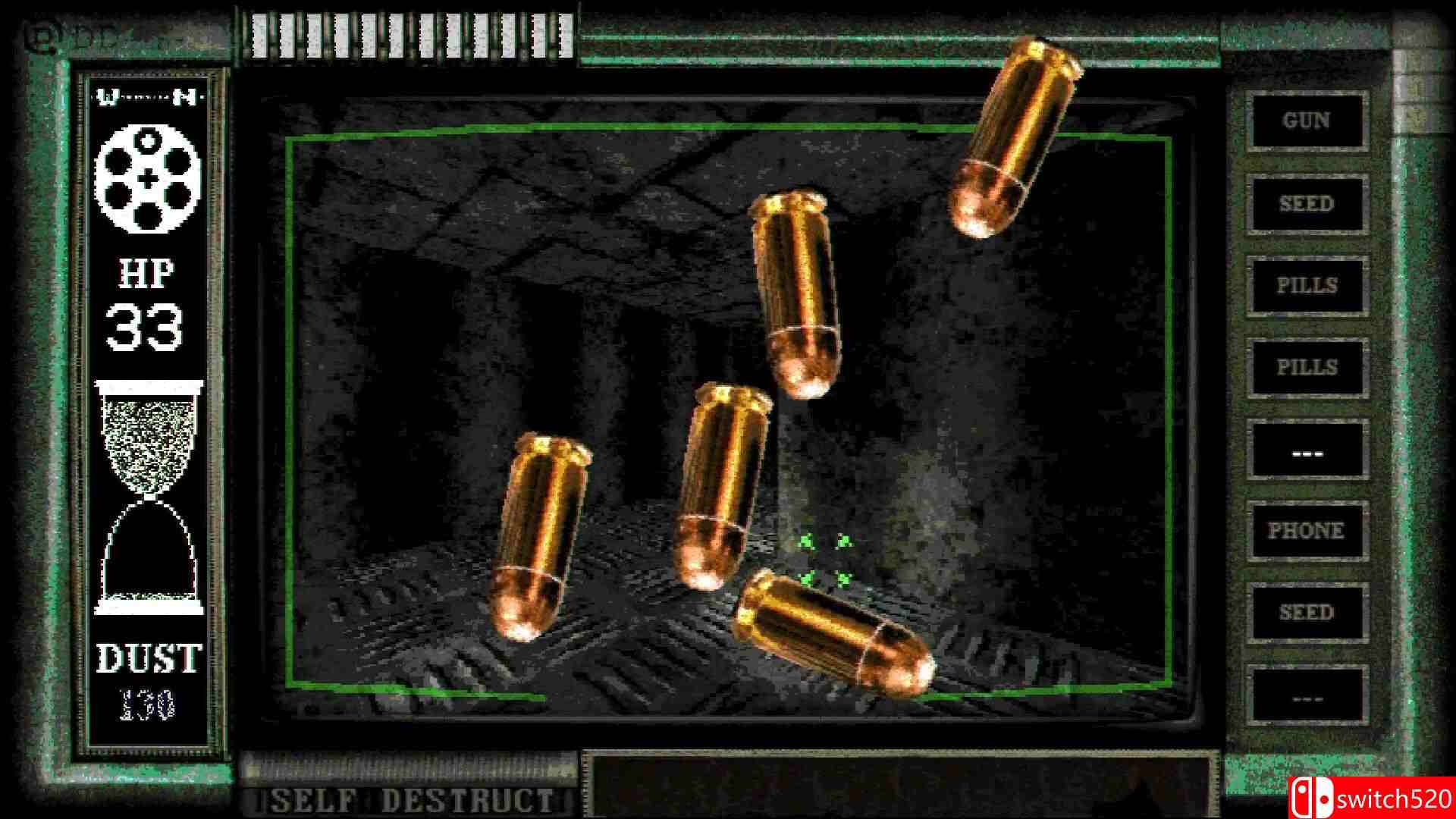Choose the PHONE inventory slot
Screen dimensions: 1456x819
[1306, 531]
